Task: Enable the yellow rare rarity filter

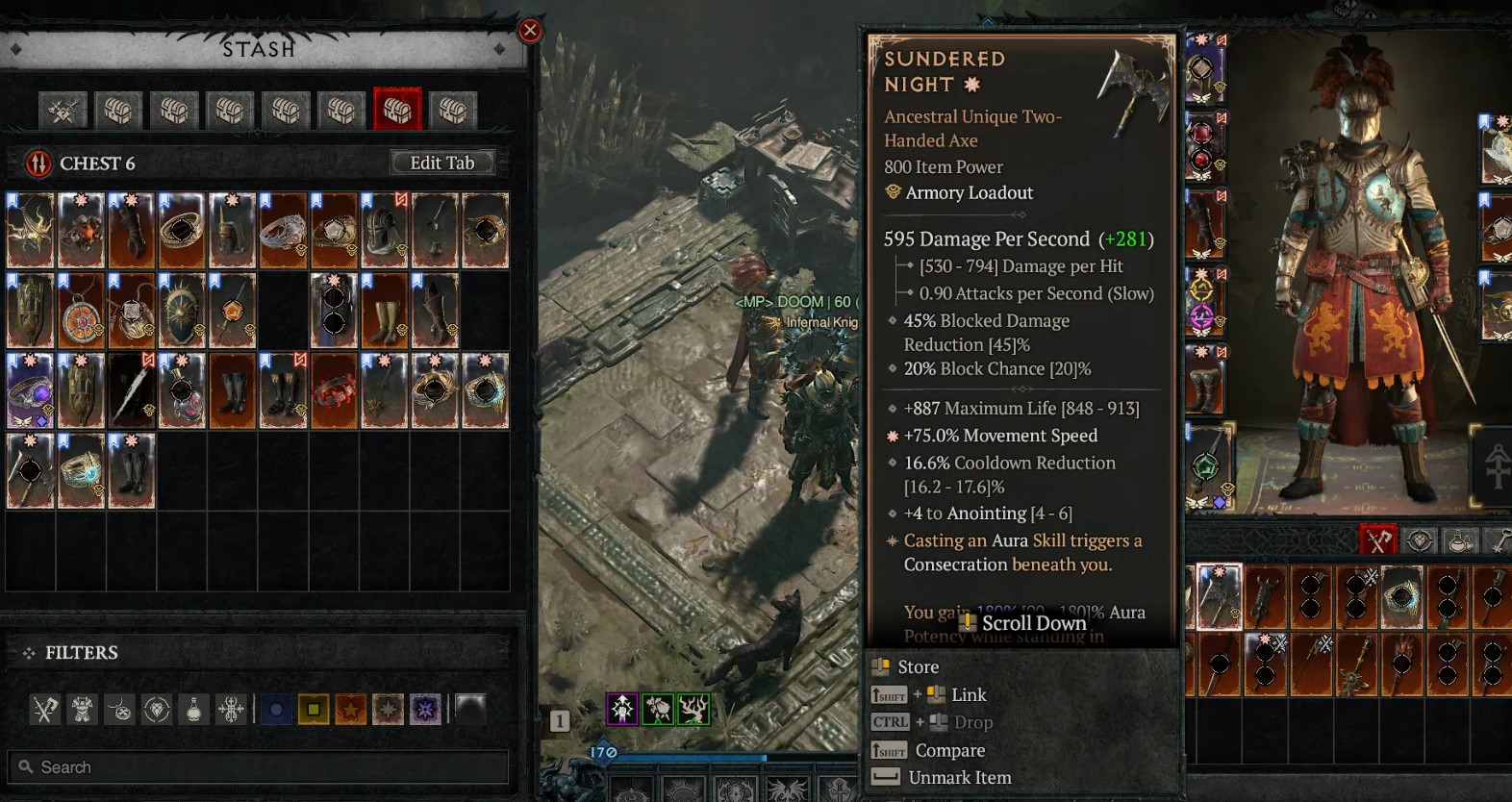Action: point(314,710)
